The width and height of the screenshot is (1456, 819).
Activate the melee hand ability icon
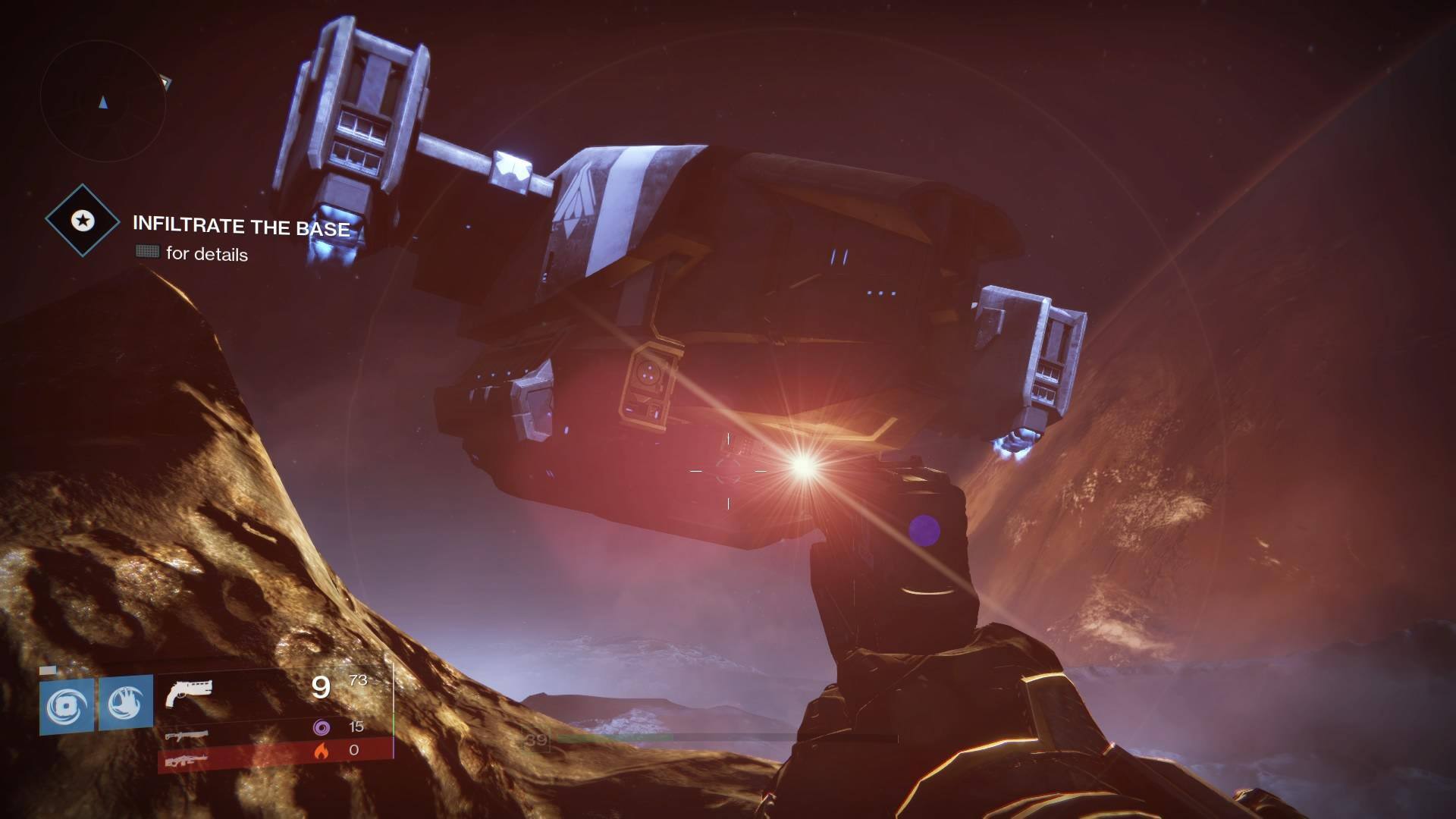(x=126, y=704)
